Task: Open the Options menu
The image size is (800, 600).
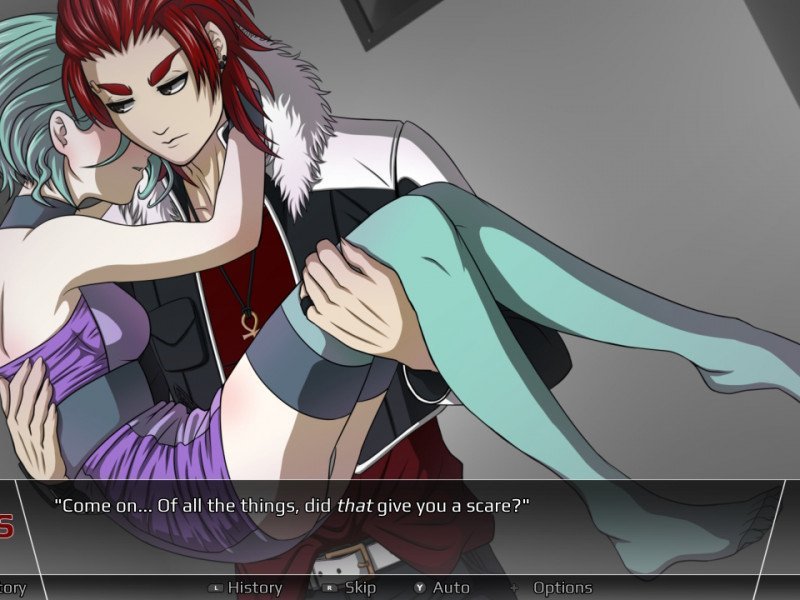Action: coord(561,588)
